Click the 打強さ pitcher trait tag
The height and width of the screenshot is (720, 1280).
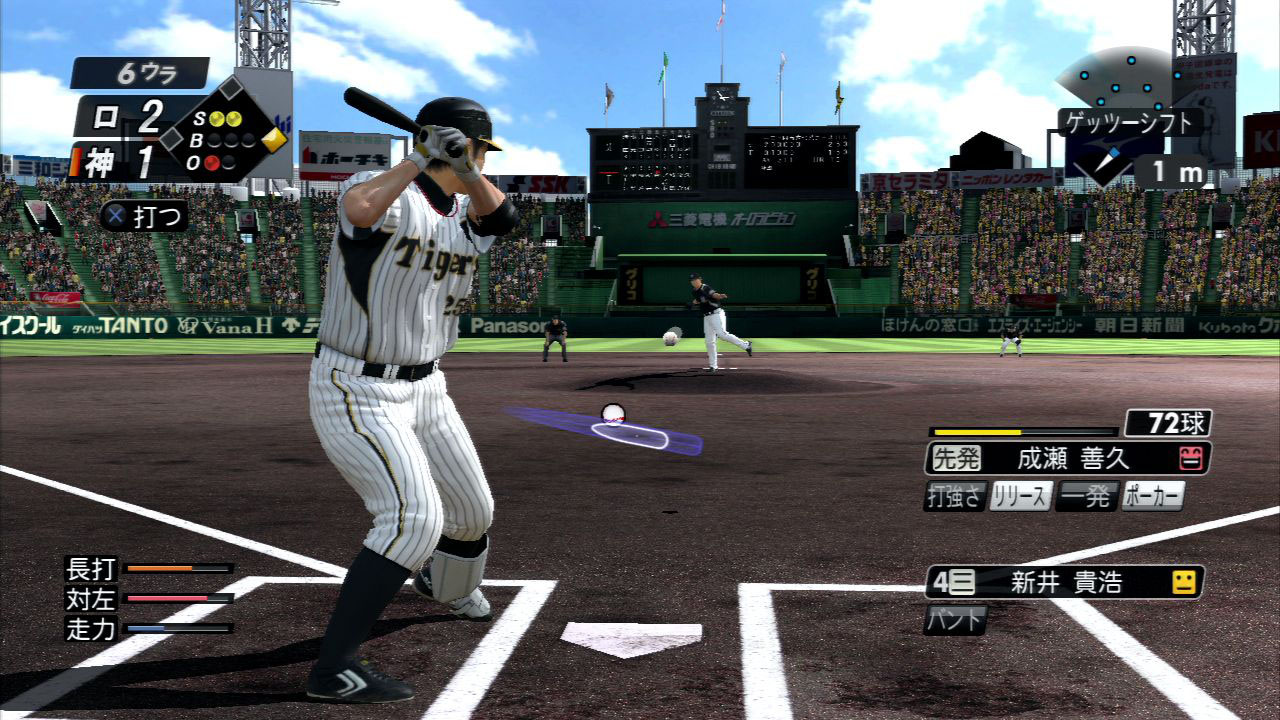coord(955,496)
